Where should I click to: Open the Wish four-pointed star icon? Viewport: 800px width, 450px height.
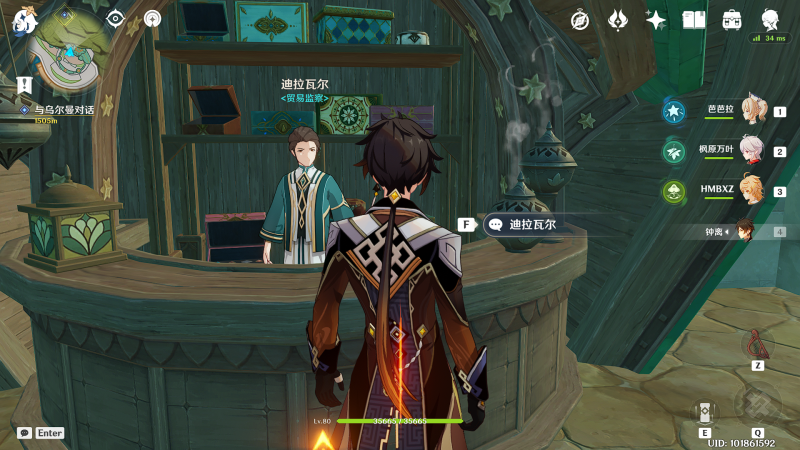[x=656, y=19]
